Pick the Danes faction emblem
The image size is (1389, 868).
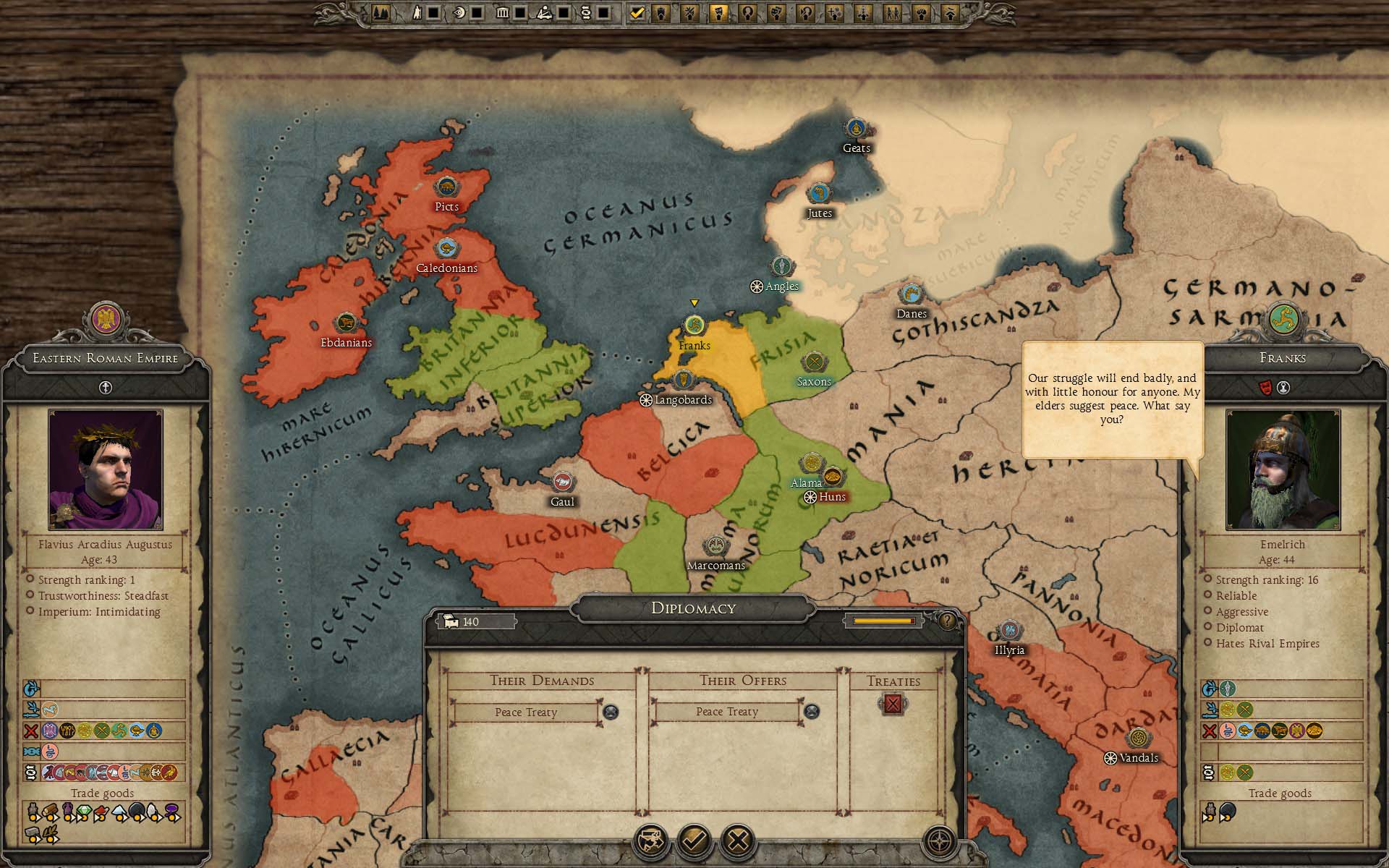pos(911,294)
